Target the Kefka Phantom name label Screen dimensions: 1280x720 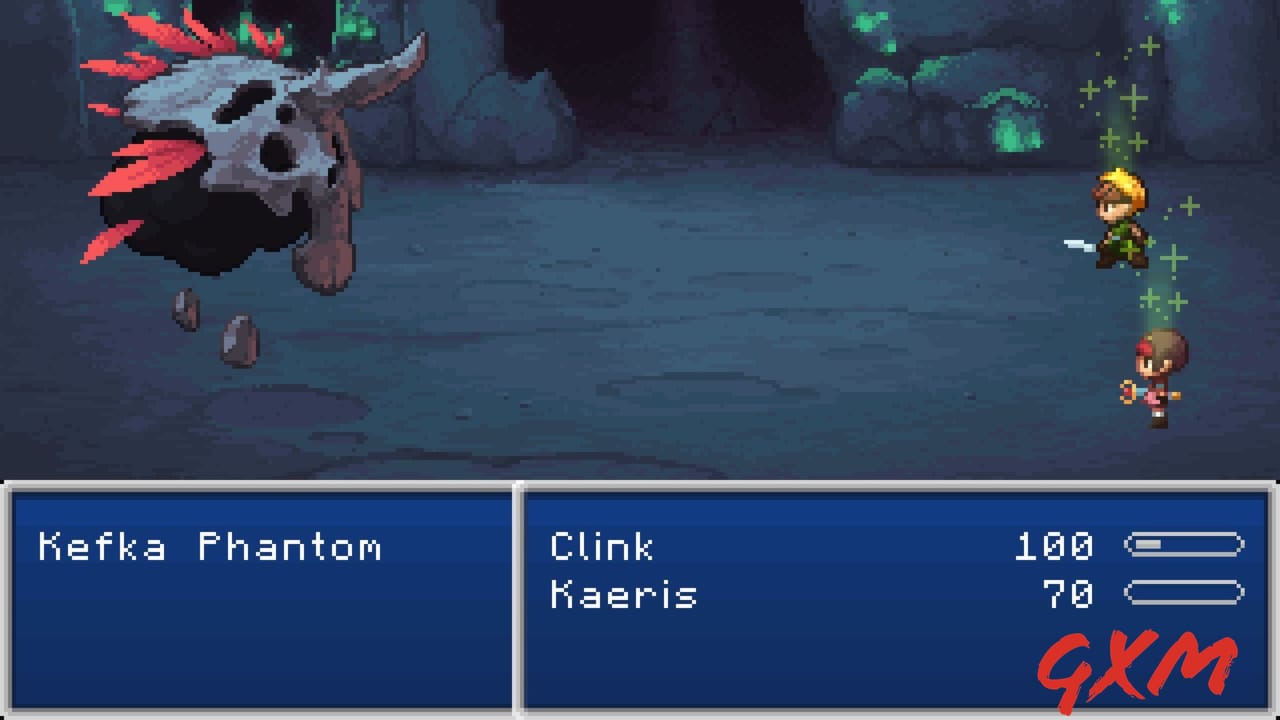tap(210, 547)
